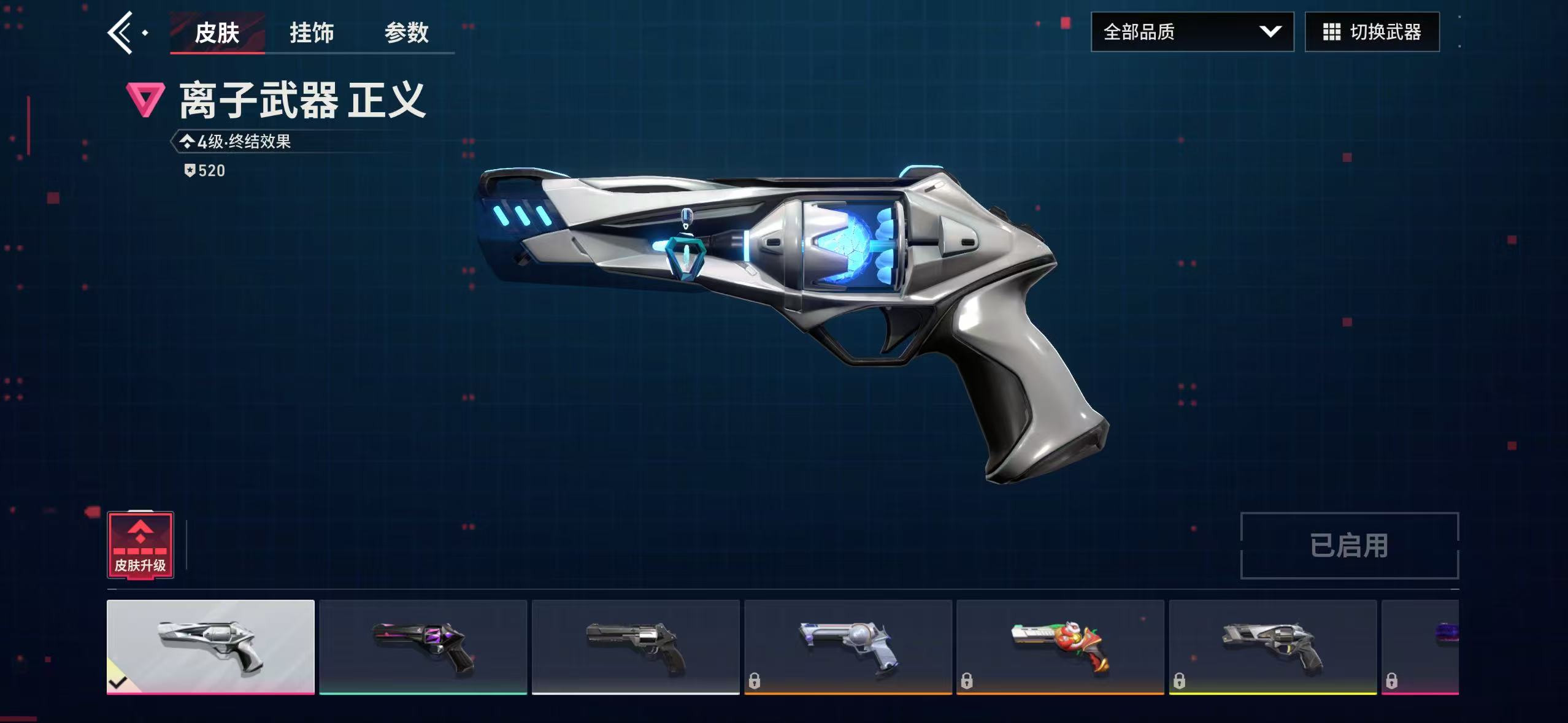1568x723 pixels.
Task: Select the plain dark default revolver skin
Action: click(636, 646)
